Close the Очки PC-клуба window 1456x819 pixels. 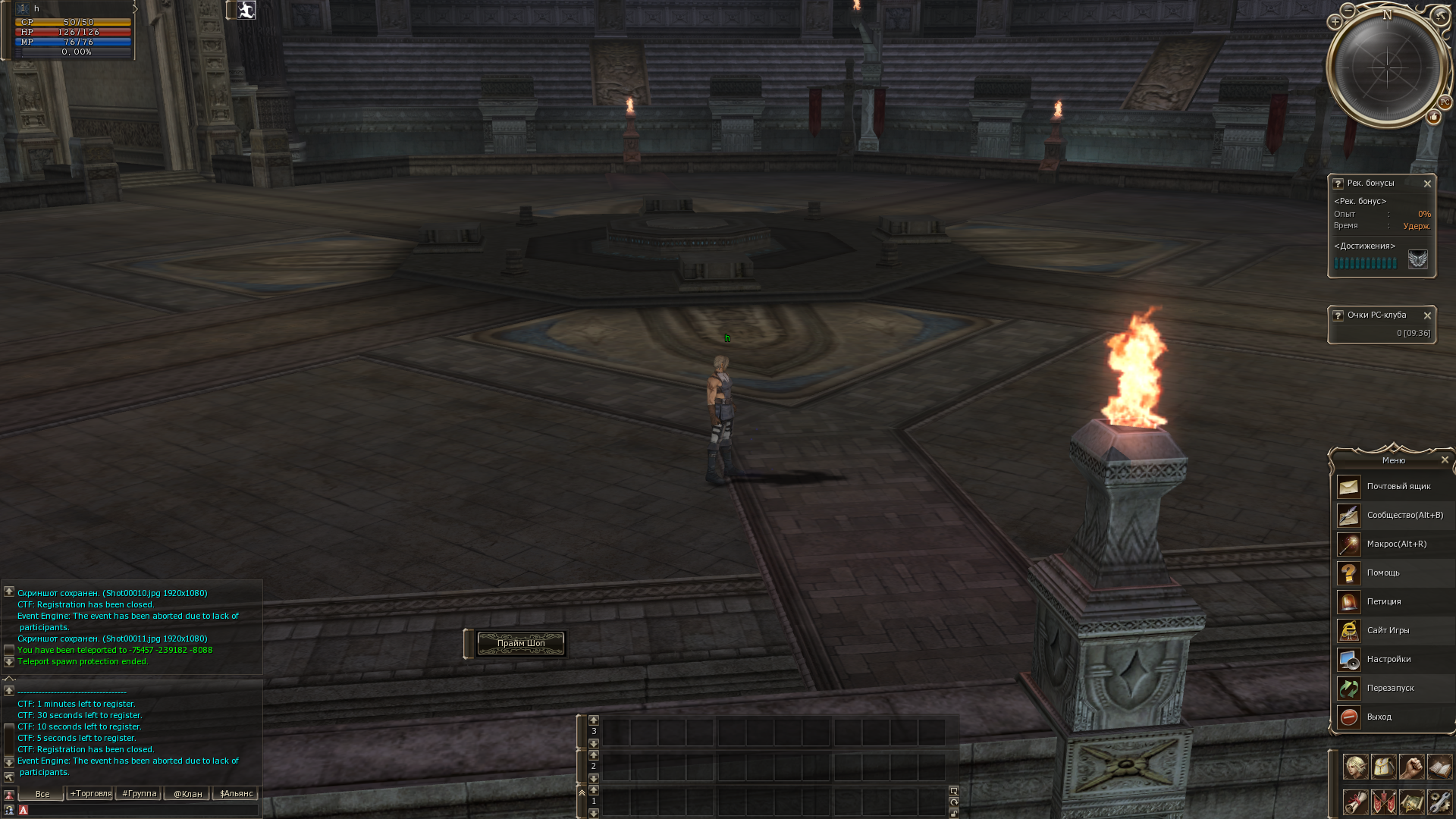coord(1427,315)
